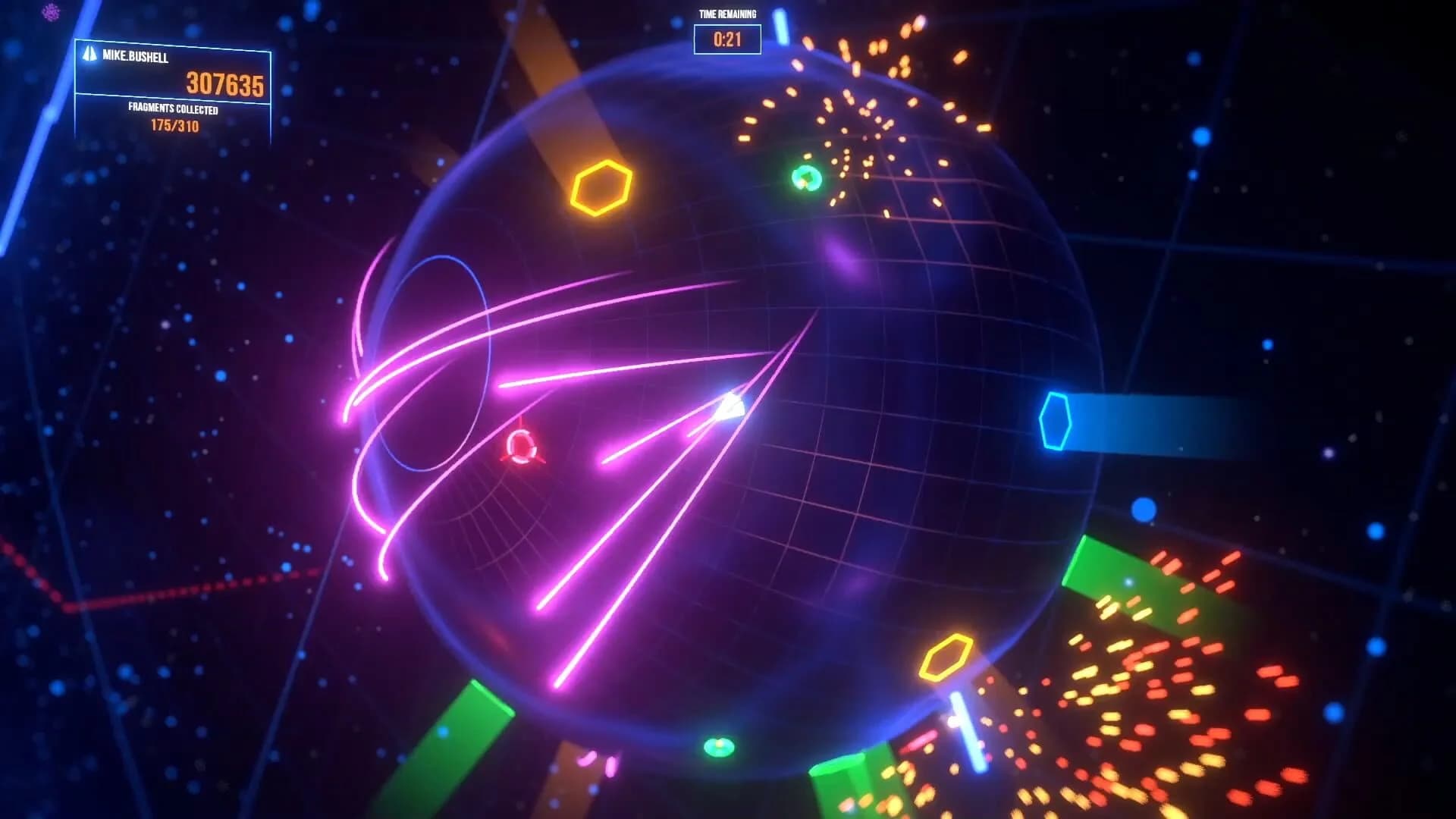
Task: Toggle the FRAGMENTS COLLECTED panel
Action: (x=174, y=108)
